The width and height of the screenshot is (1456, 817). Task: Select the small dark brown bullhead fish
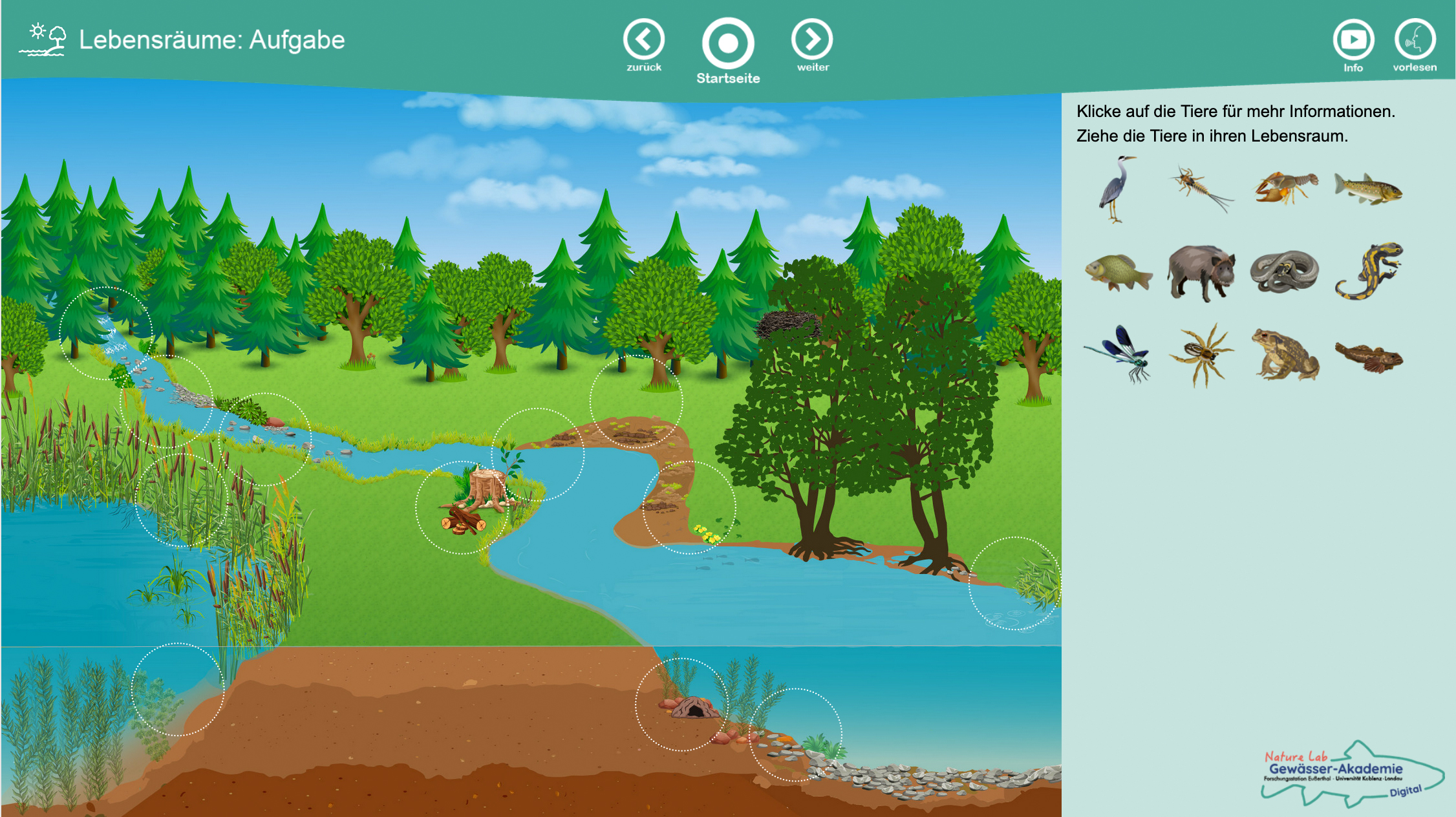(x=1369, y=357)
